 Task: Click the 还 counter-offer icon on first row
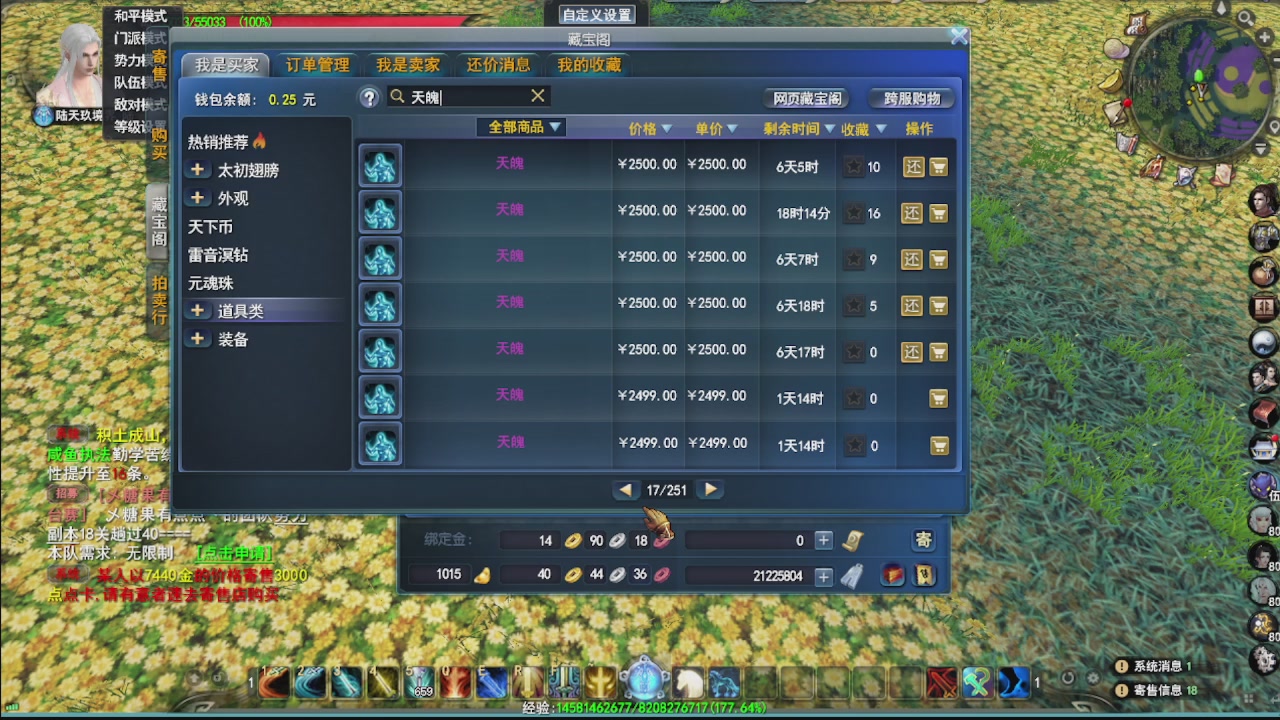pos(911,166)
